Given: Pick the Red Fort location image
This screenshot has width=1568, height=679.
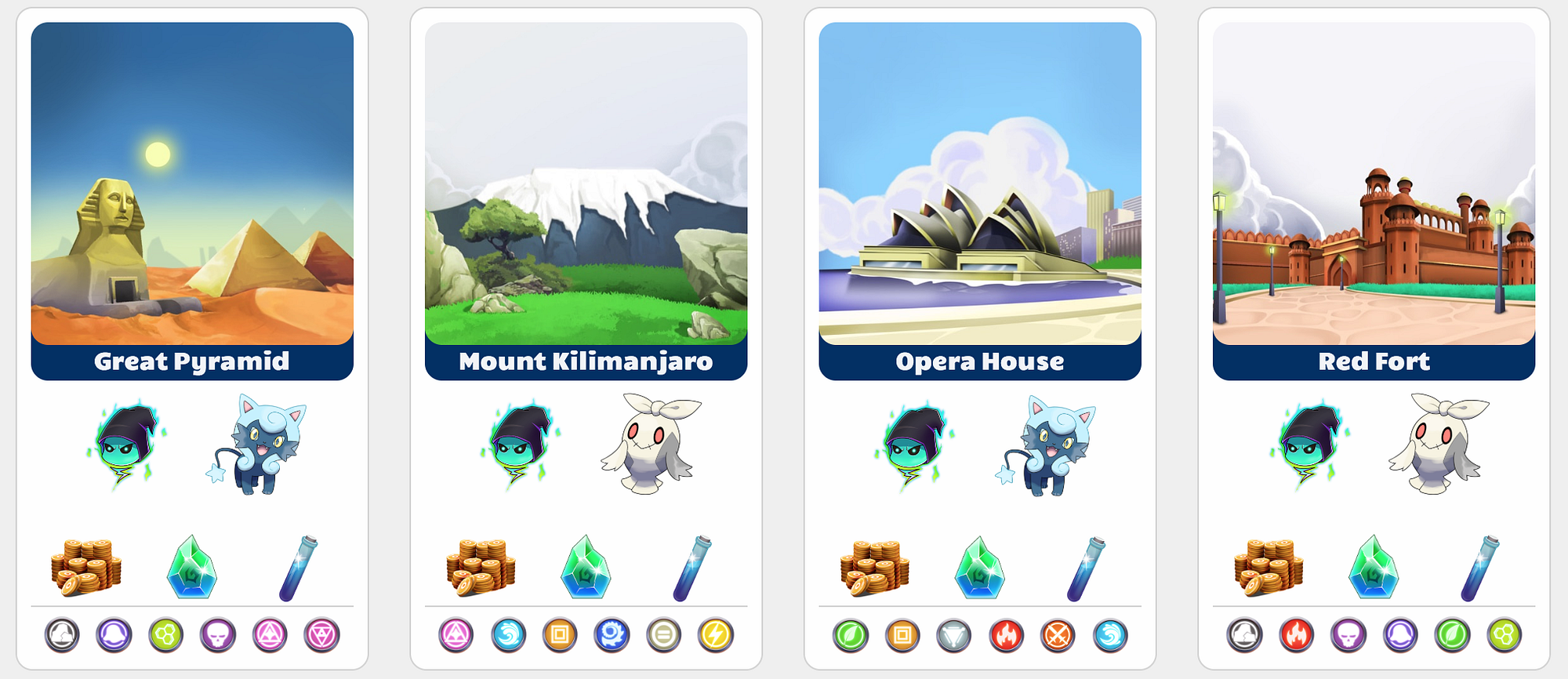Looking at the screenshot, I should (1374, 183).
